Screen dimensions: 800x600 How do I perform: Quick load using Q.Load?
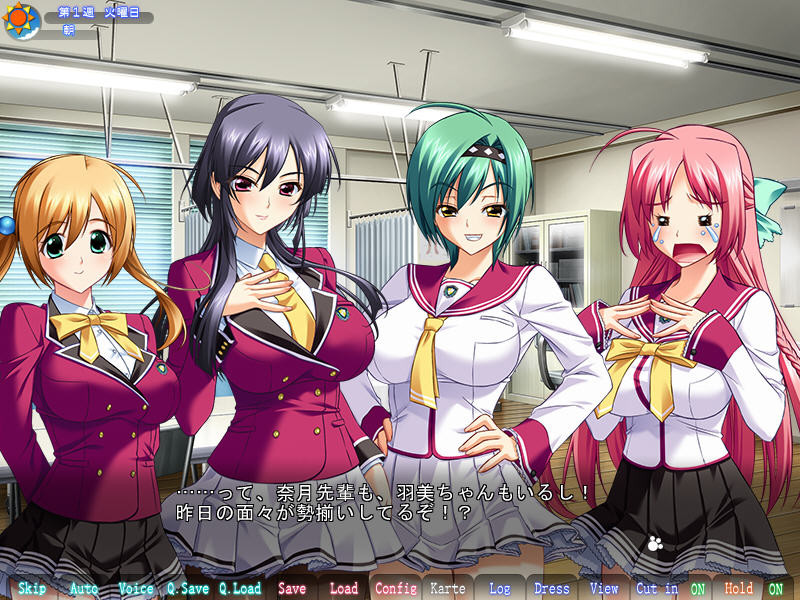click(240, 588)
